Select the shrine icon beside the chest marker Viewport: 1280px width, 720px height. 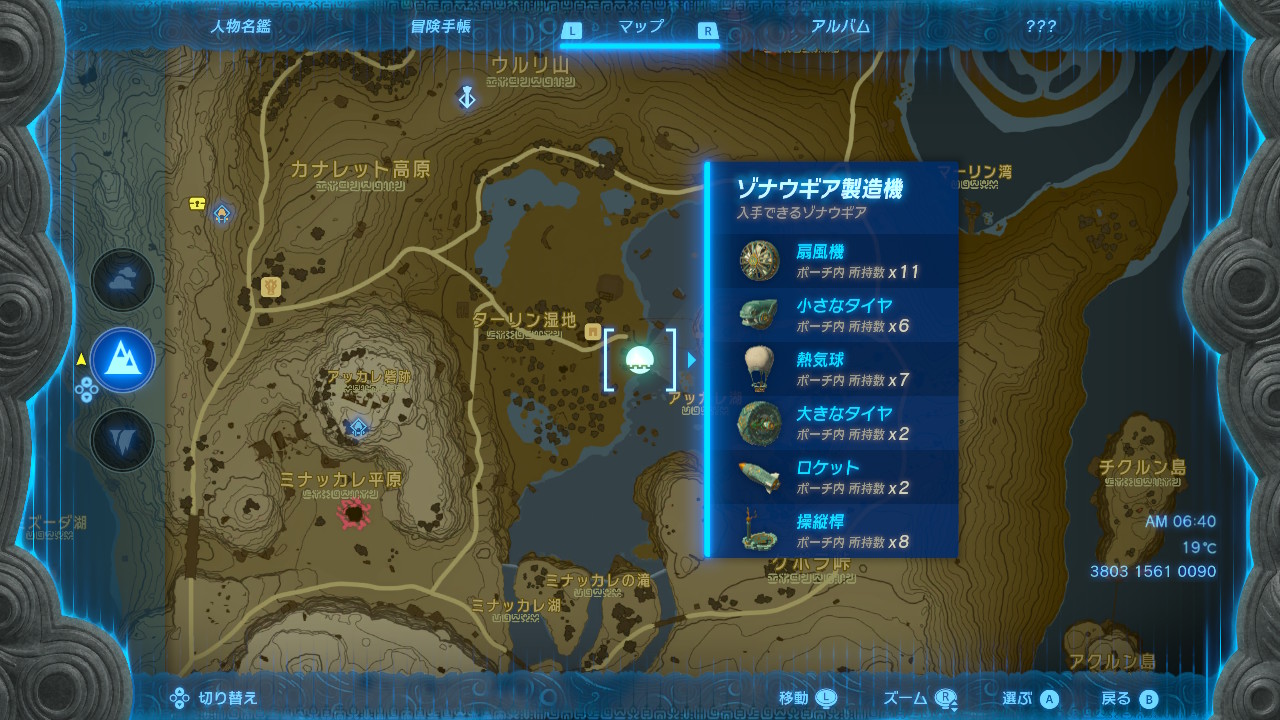(222, 213)
